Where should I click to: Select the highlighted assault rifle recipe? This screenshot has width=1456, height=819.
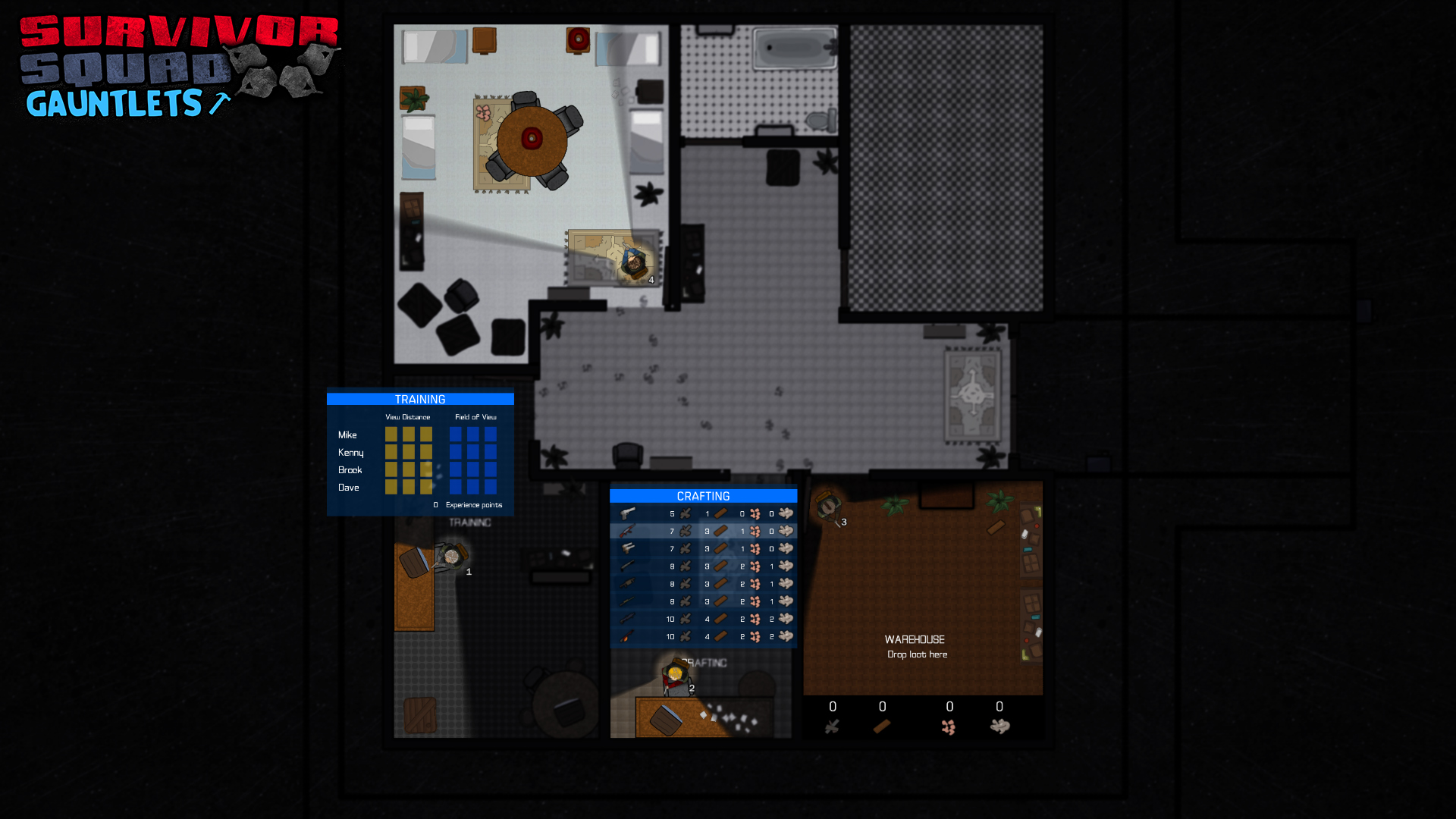(629, 531)
